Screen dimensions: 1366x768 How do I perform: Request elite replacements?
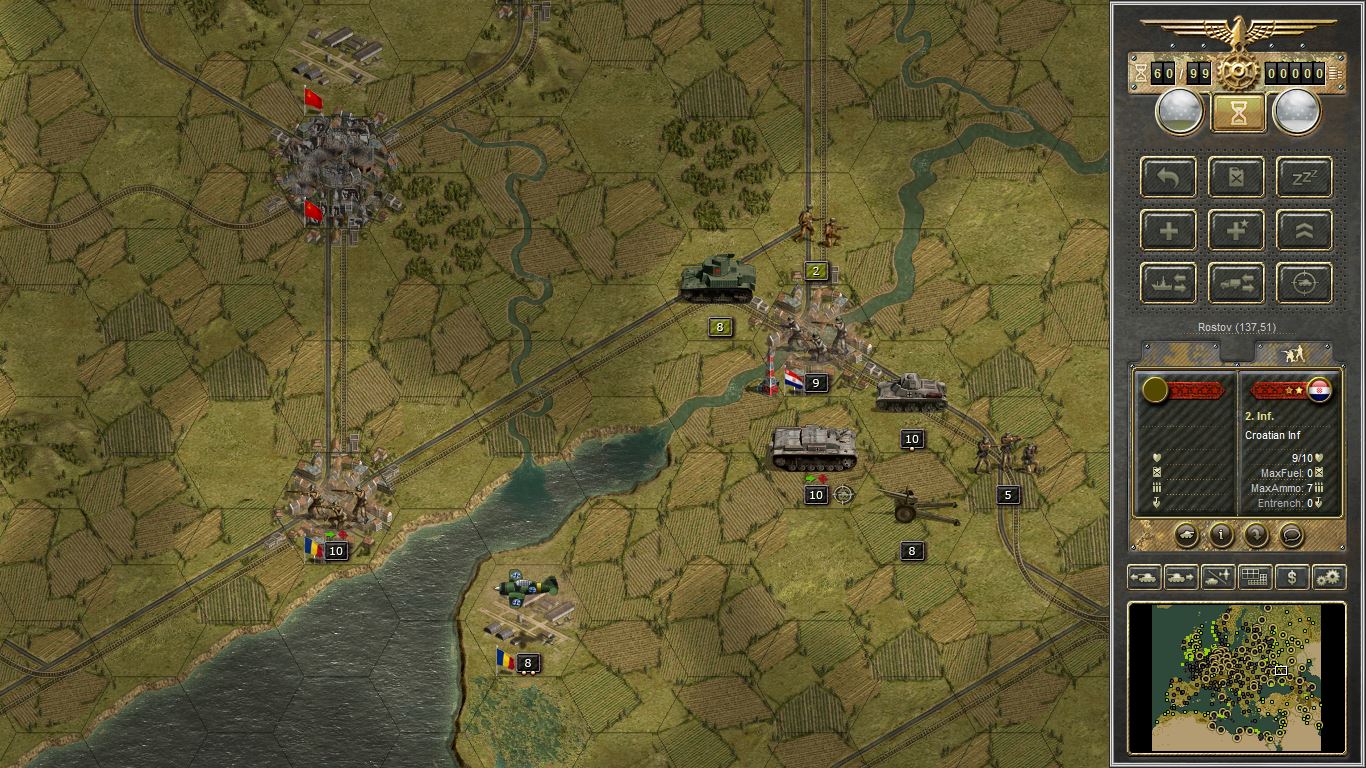[x=1236, y=230]
